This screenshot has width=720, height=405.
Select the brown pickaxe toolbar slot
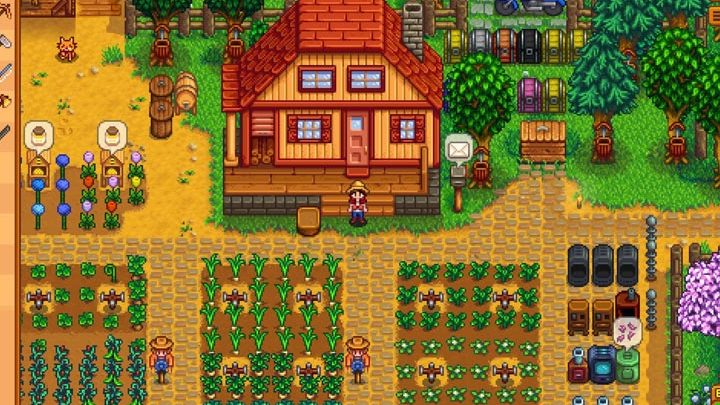pos(5,10)
